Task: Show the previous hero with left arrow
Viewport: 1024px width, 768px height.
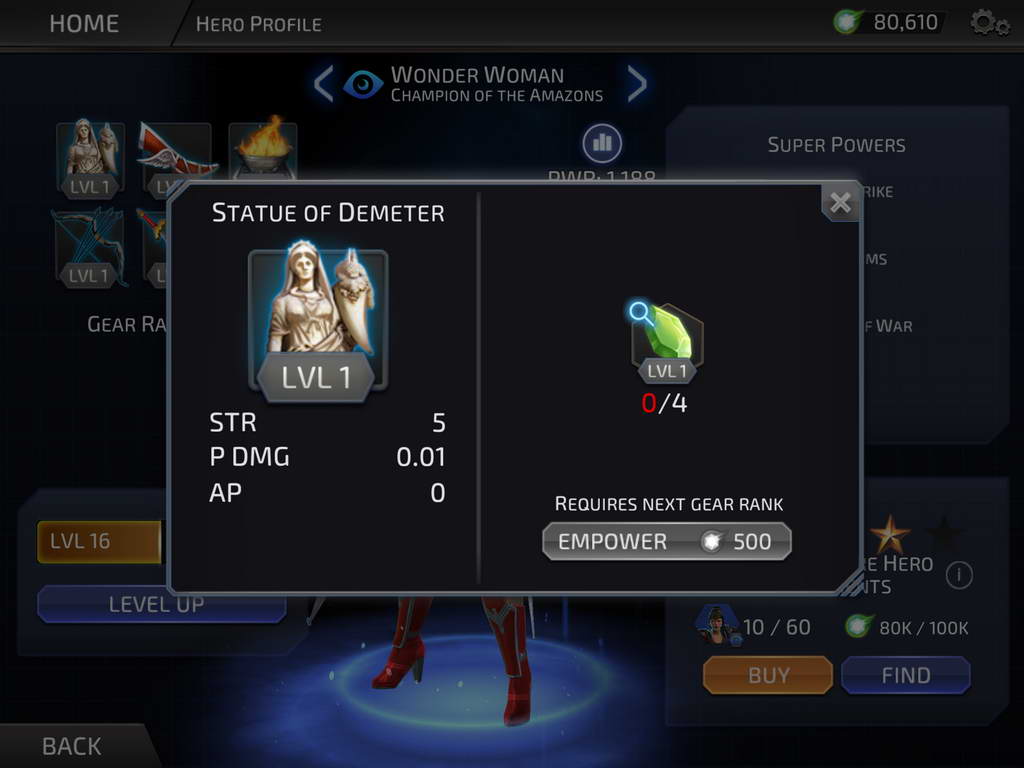Action: (x=323, y=85)
